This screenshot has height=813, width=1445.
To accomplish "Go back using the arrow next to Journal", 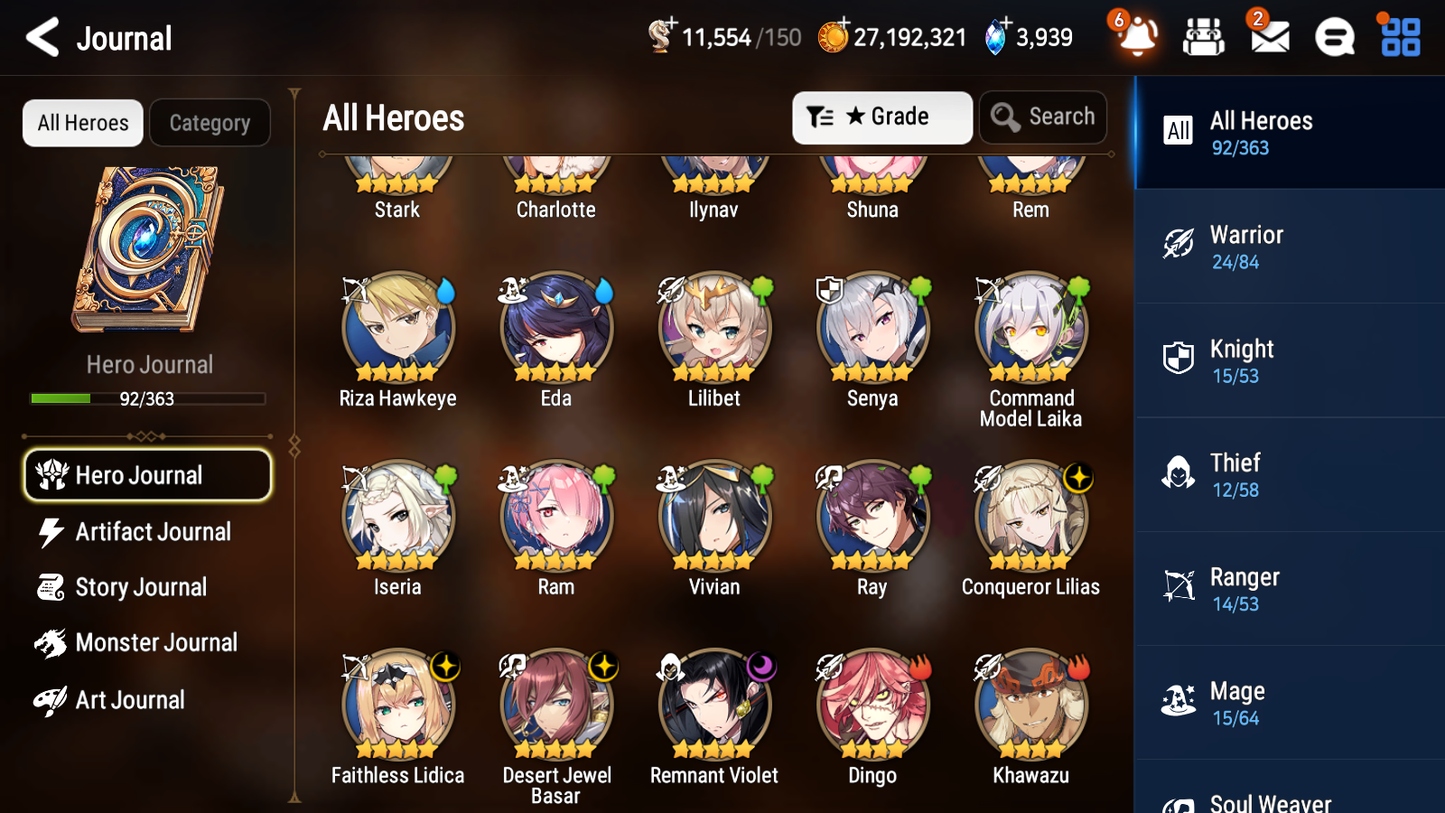I will [x=42, y=38].
